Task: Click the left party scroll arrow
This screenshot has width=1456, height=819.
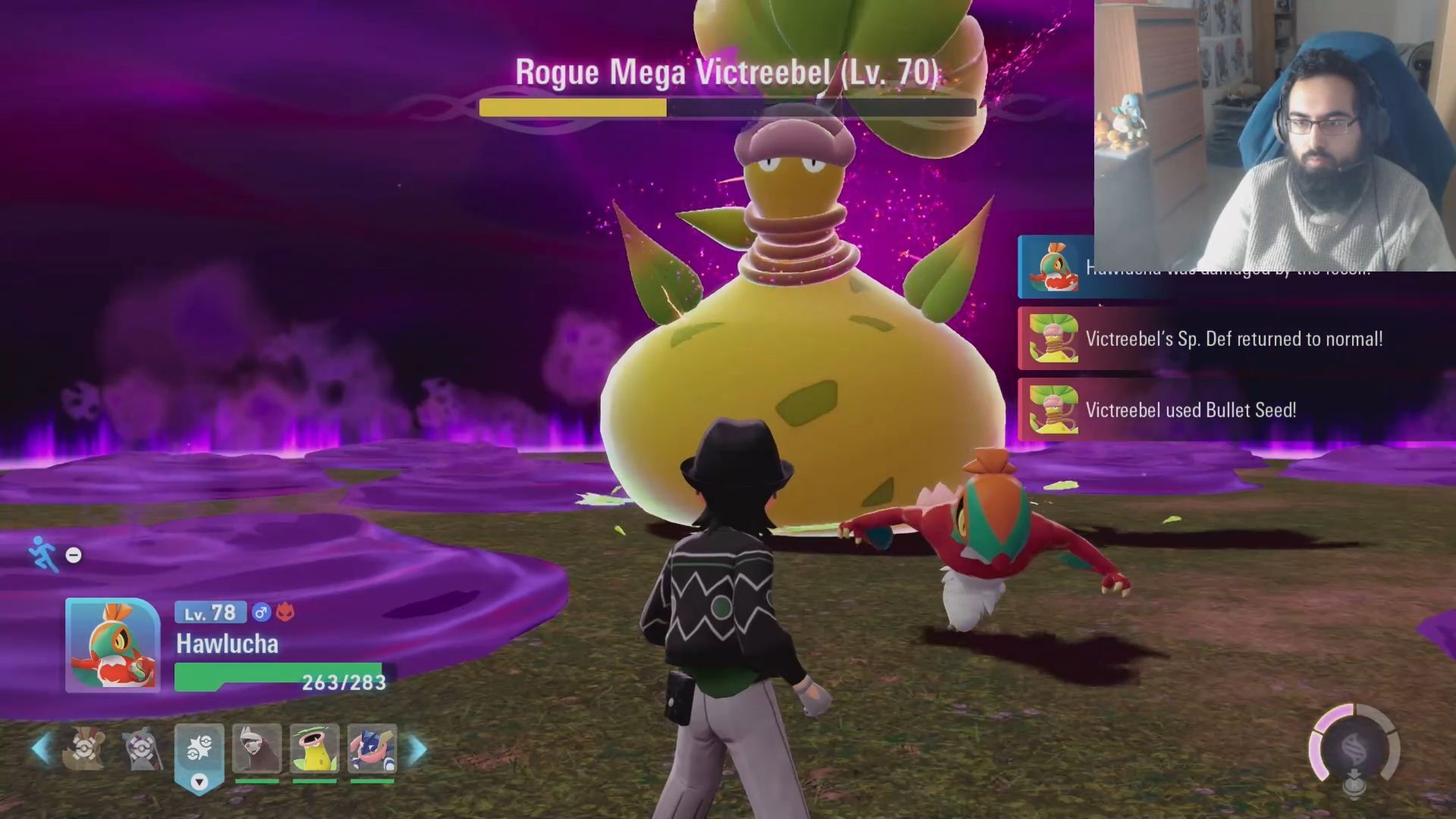Action: [41, 749]
